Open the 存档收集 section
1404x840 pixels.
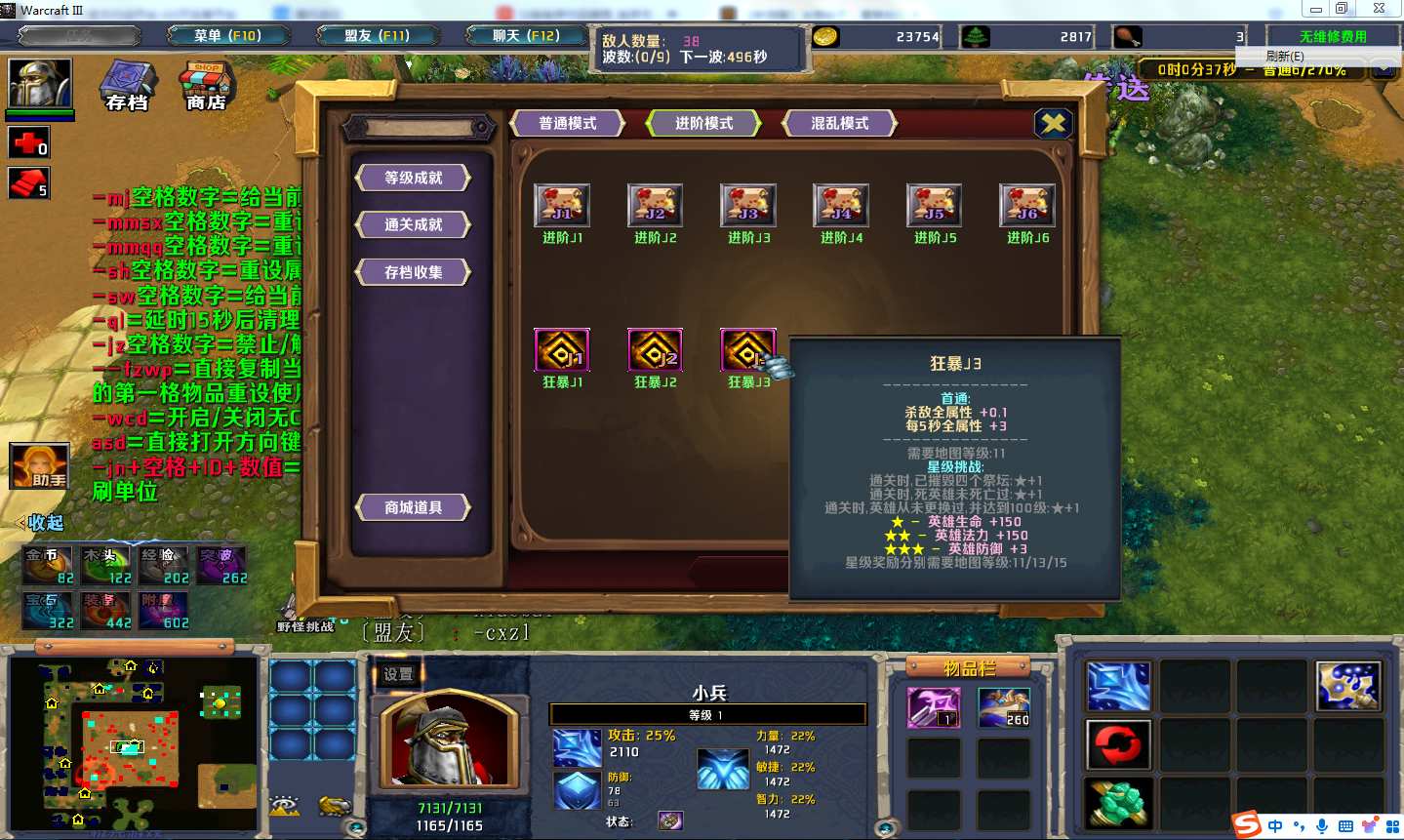[414, 272]
